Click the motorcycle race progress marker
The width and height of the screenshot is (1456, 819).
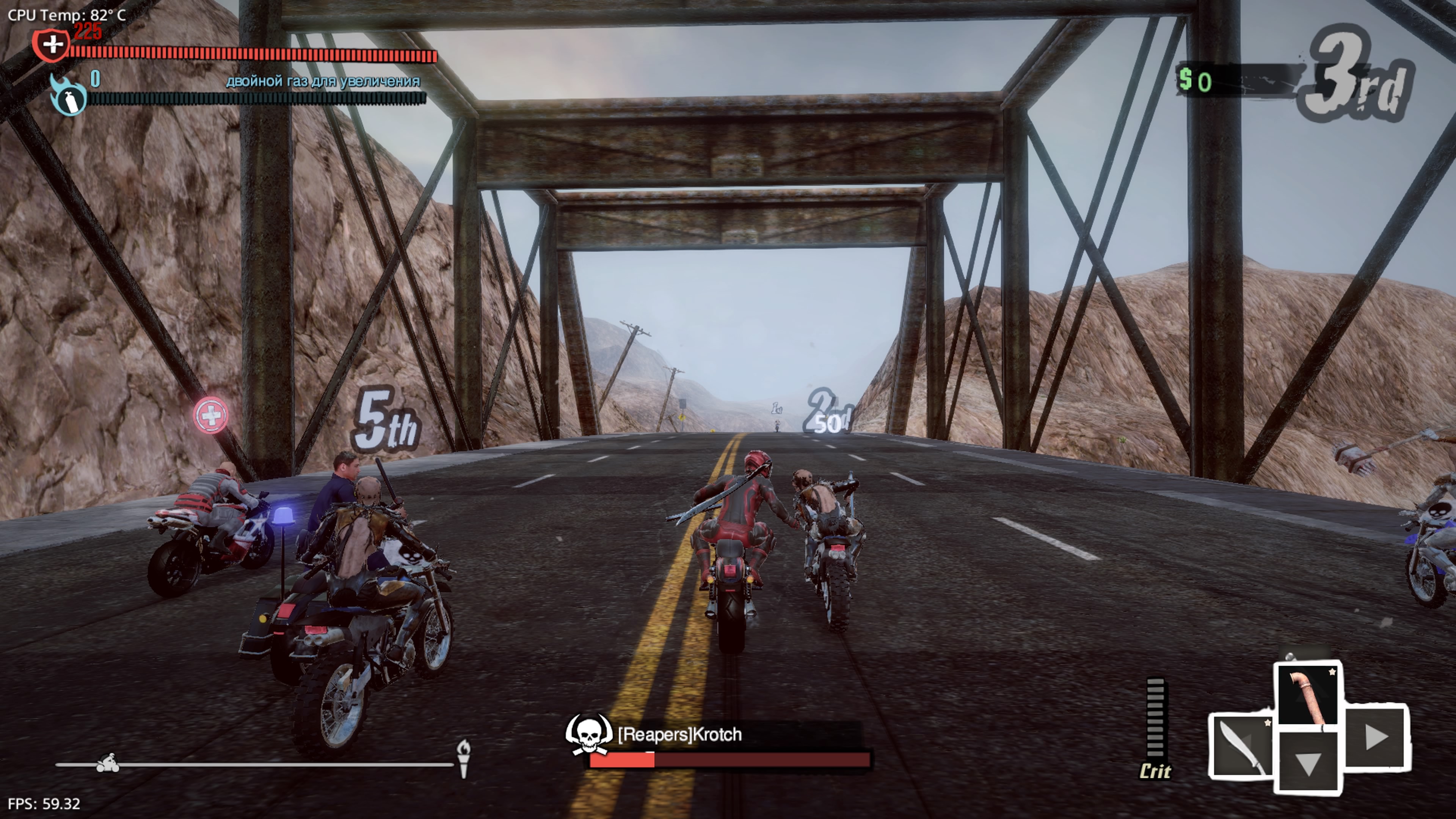point(107,764)
